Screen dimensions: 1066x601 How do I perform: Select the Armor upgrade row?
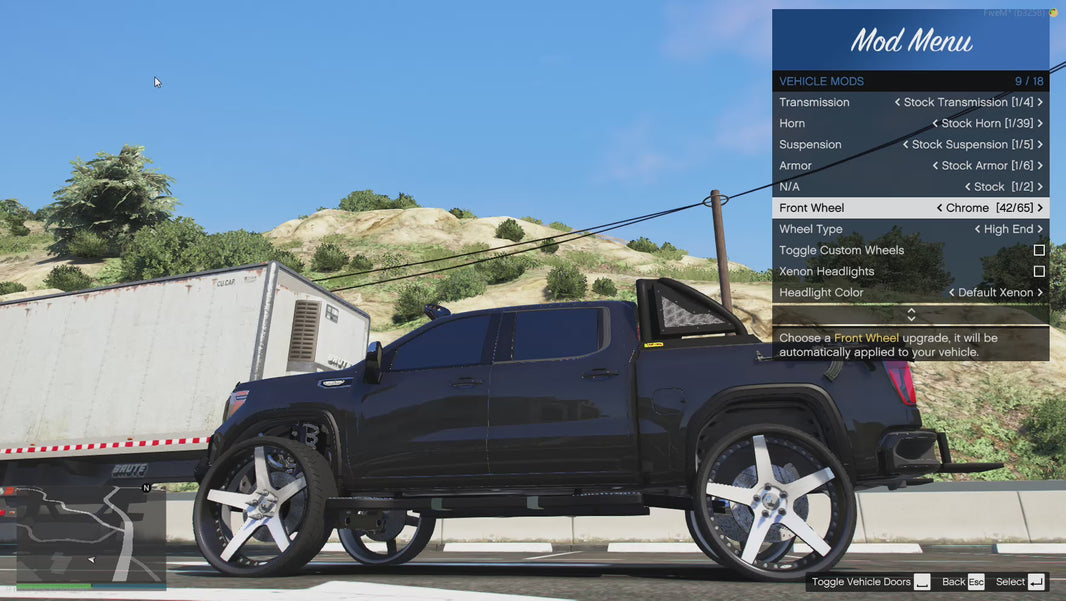tap(910, 166)
